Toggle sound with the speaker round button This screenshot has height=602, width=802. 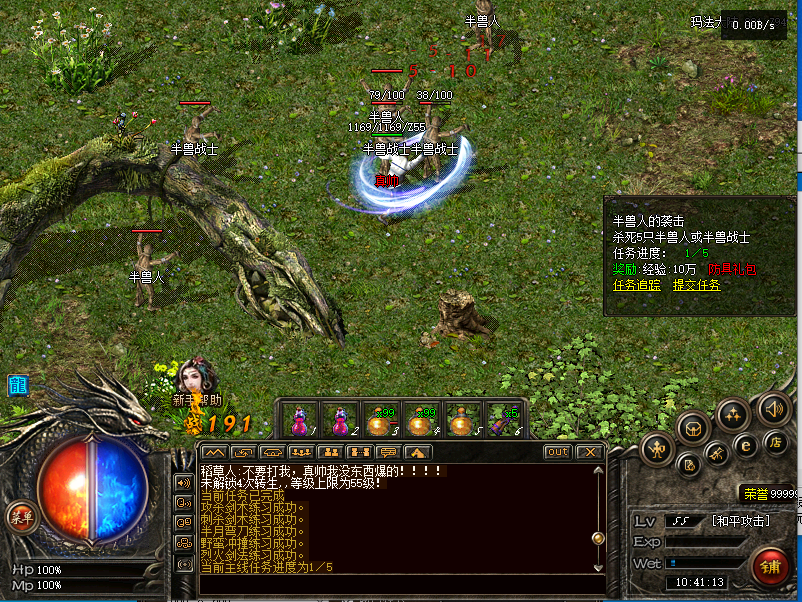point(773,408)
